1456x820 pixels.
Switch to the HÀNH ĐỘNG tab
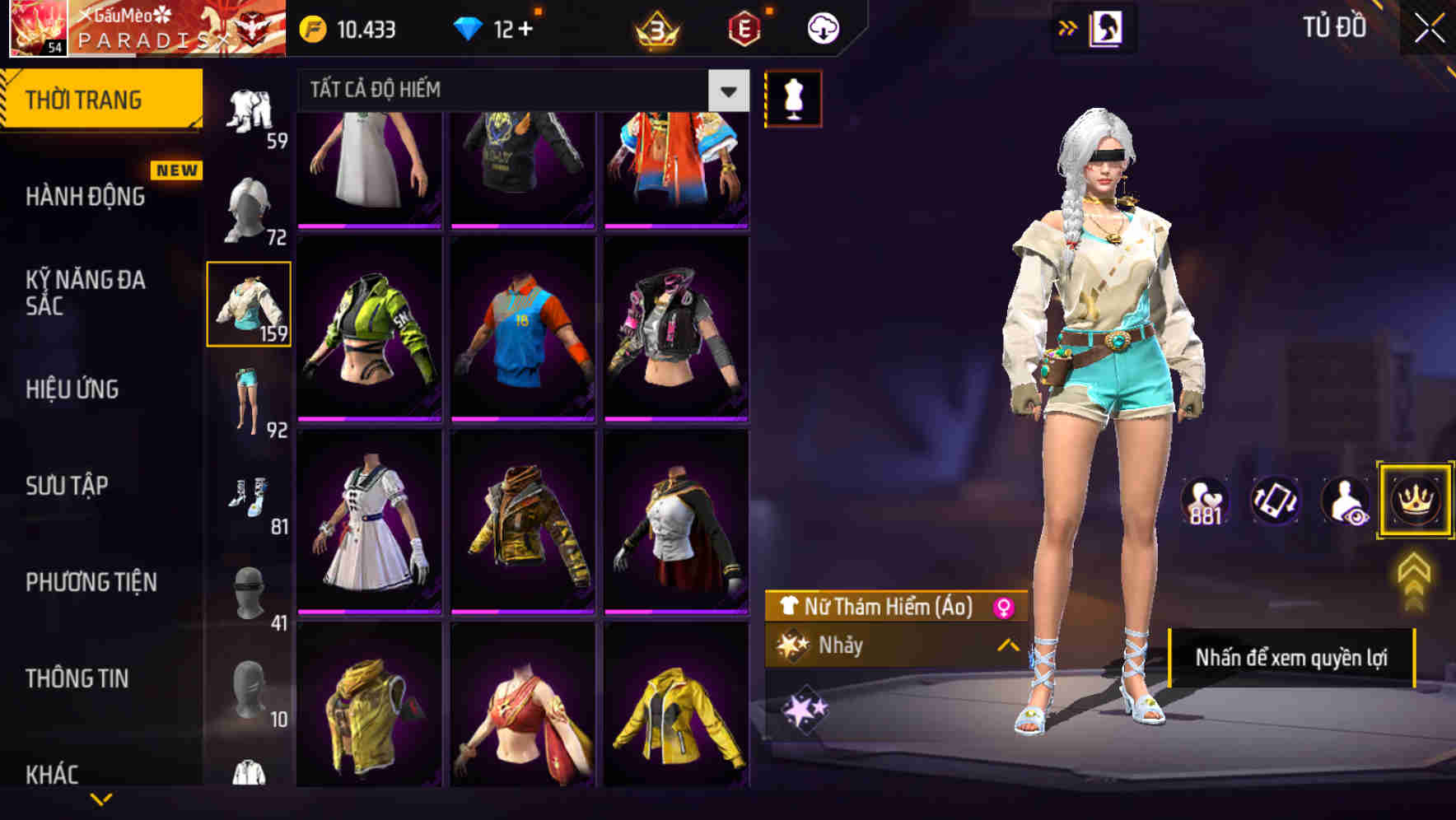point(82,197)
